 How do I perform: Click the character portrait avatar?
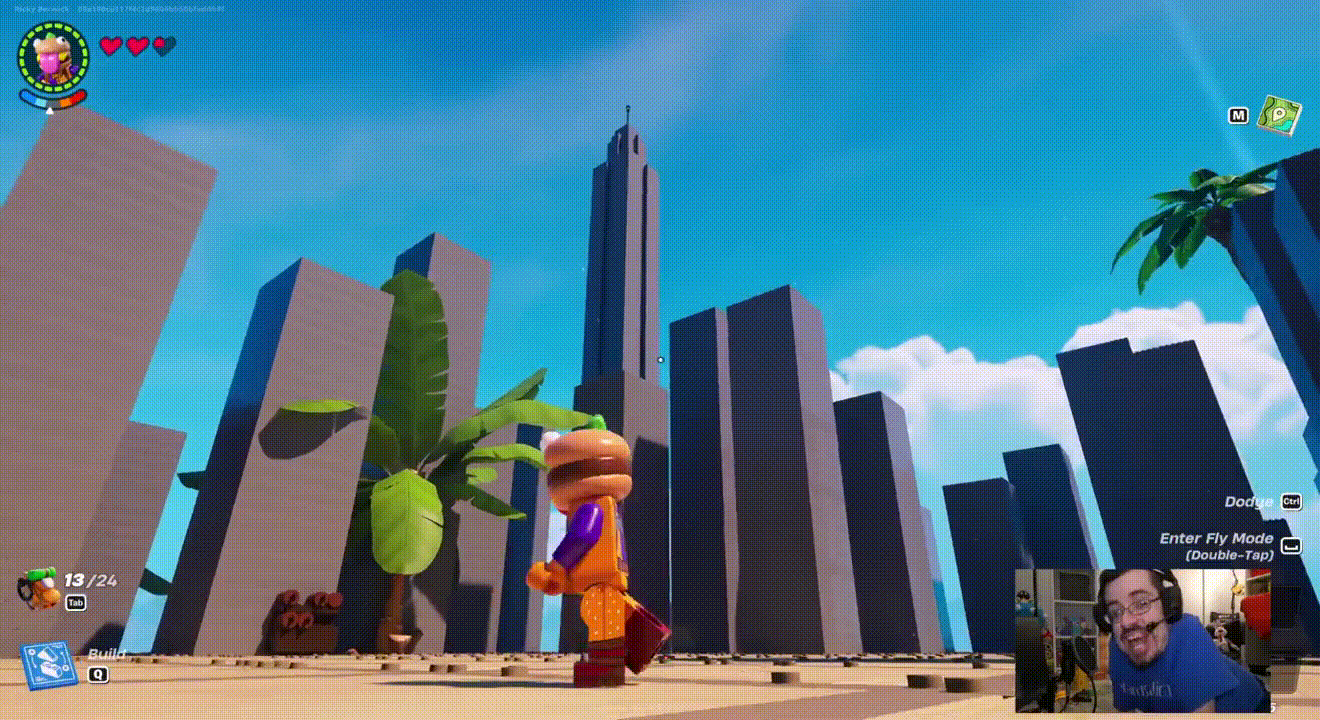pyautogui.click(x=53, y=56)
